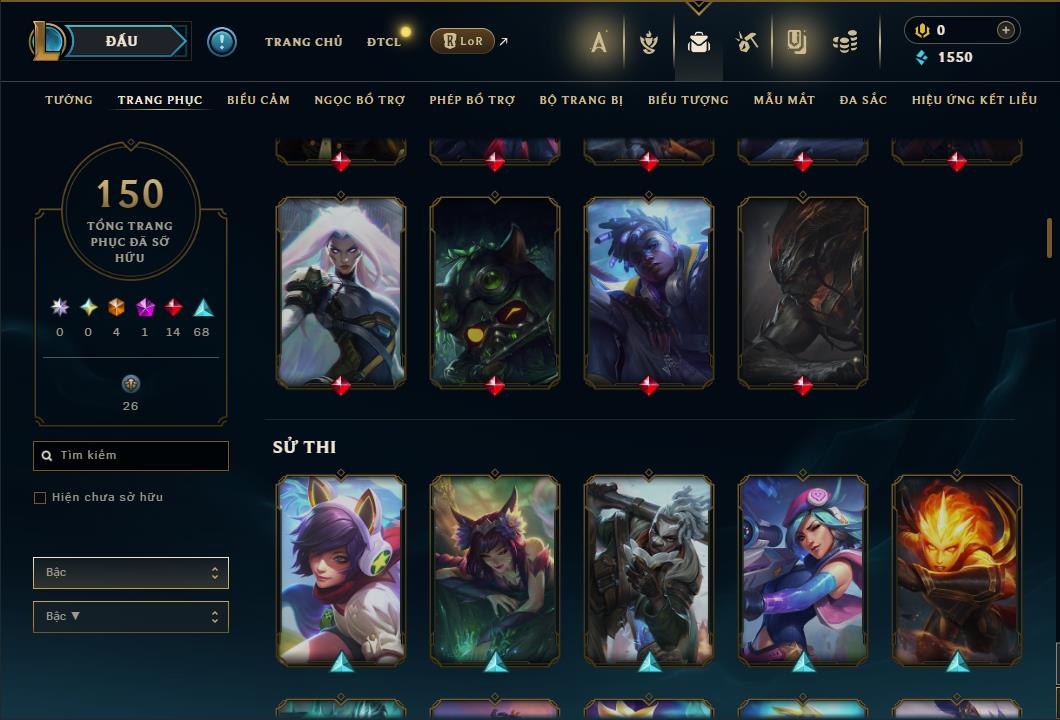Viewport: 1060px width, 720px height.
Task: Open the ĐA SẮC chromas tab
Action: pos(863,100)
